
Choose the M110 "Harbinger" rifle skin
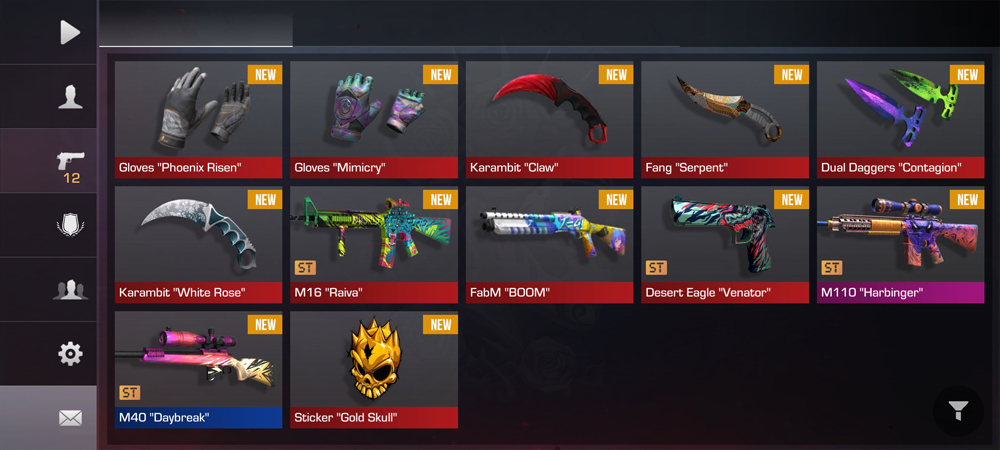pos(900,244)
